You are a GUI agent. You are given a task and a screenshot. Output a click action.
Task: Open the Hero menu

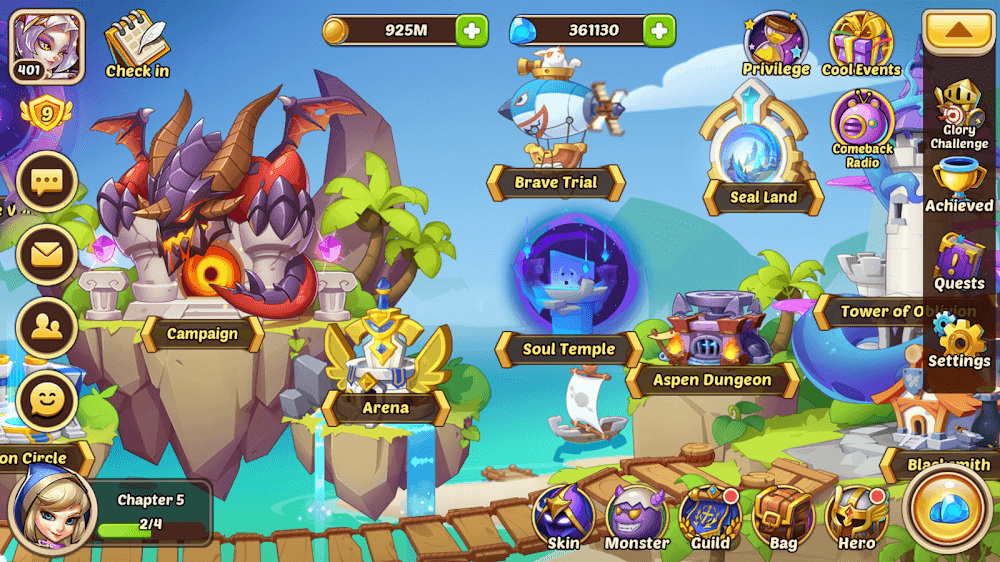point(856,517)
